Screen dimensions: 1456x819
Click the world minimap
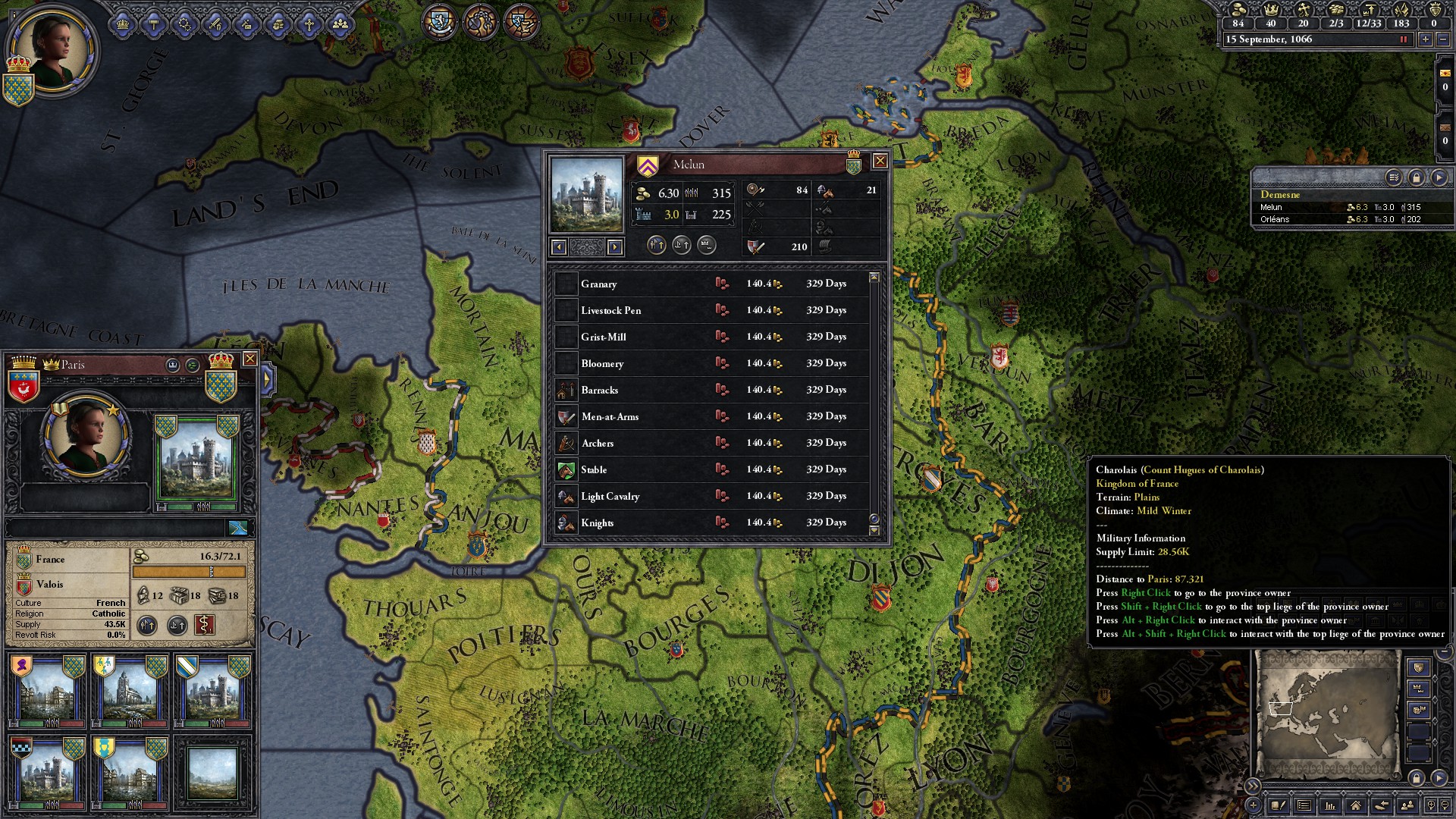click(x=1327, y=713)
